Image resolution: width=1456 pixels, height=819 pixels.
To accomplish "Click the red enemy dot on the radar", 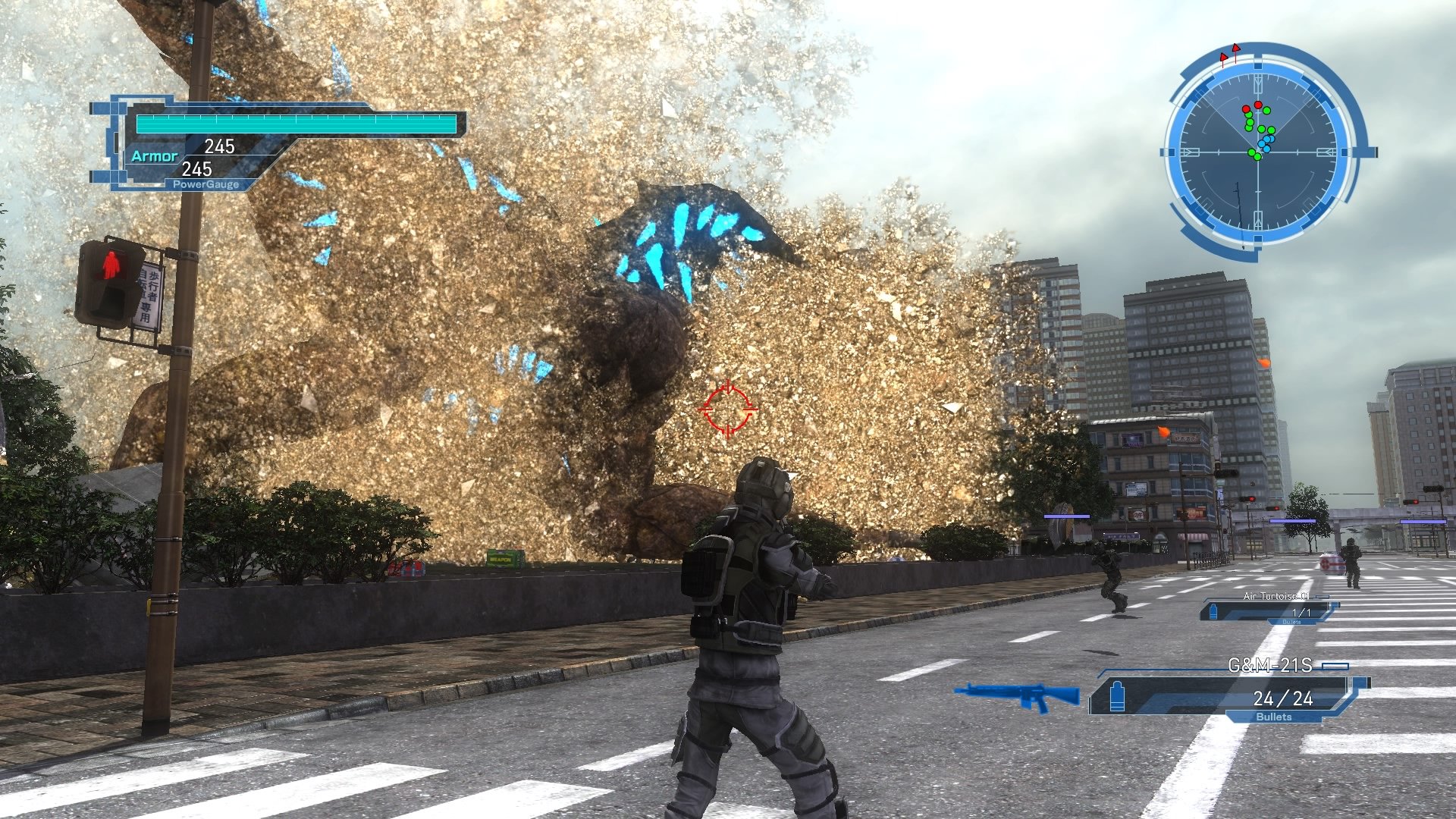I will tap(1258, 105).
